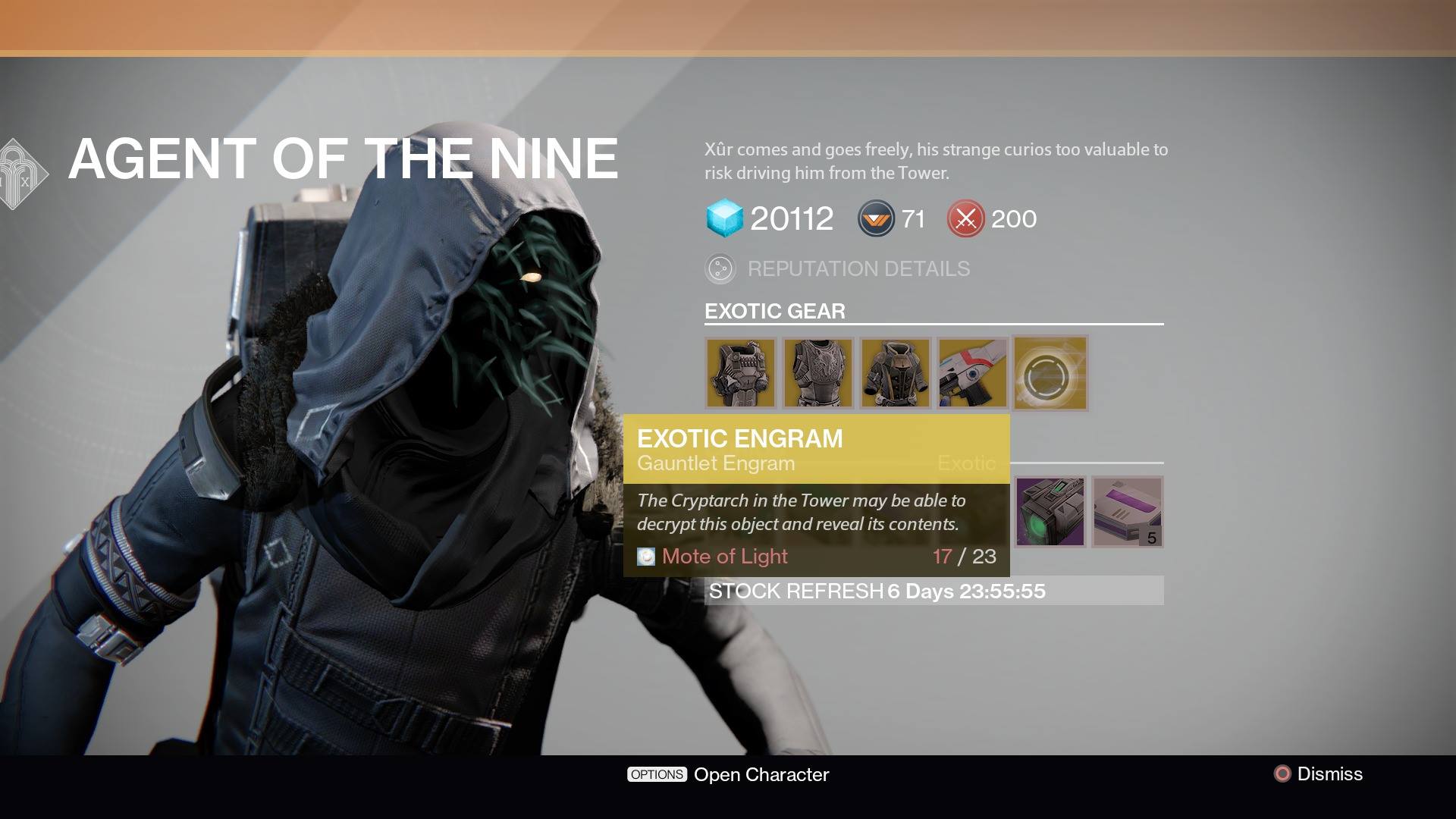The width and height of the screenshot is (1456, 819).
Task: Select the Strange Coin currency icon
Action: click(876, 219)
